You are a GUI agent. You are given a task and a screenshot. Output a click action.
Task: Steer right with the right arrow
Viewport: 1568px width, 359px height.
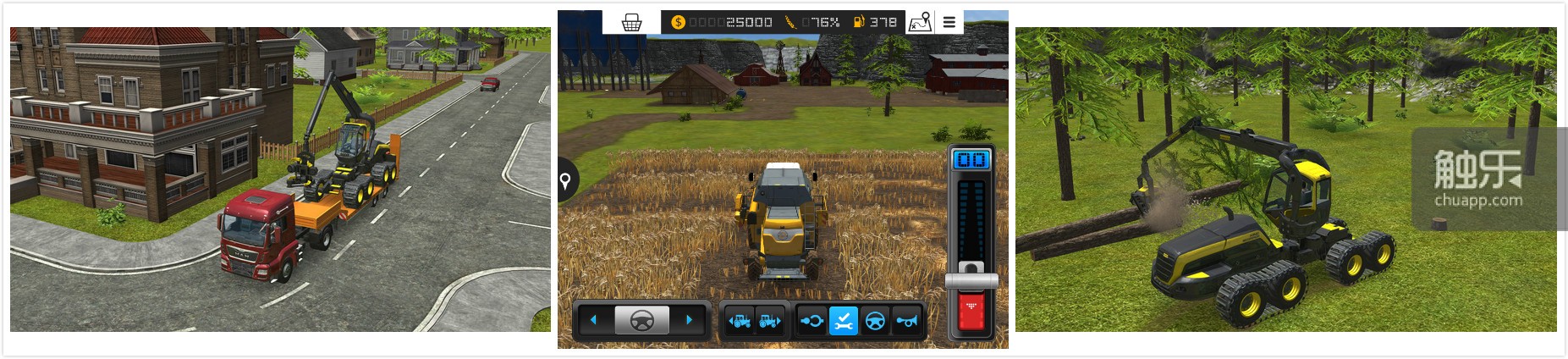690,320
